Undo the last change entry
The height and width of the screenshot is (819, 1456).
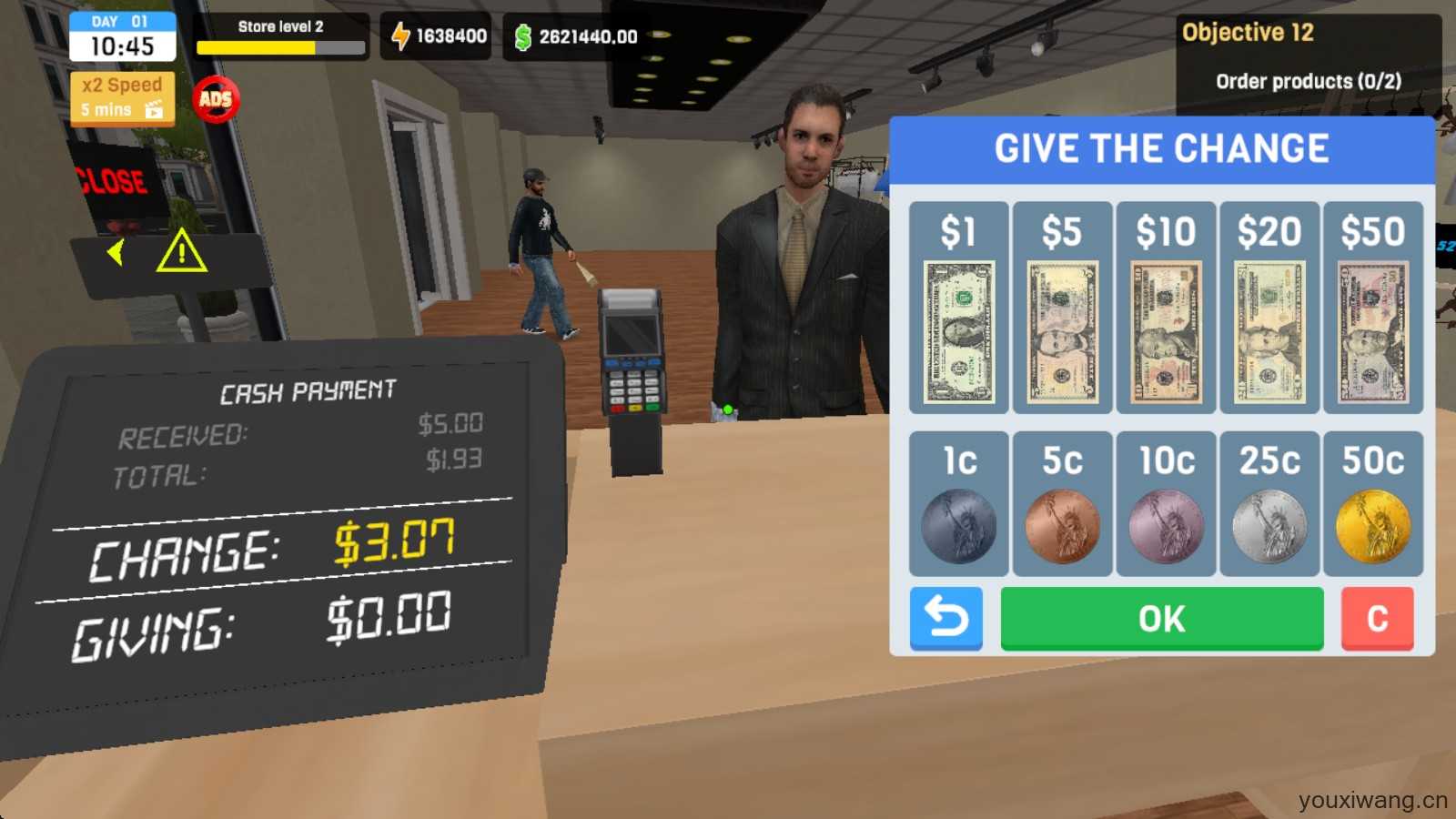pos(946,619)
